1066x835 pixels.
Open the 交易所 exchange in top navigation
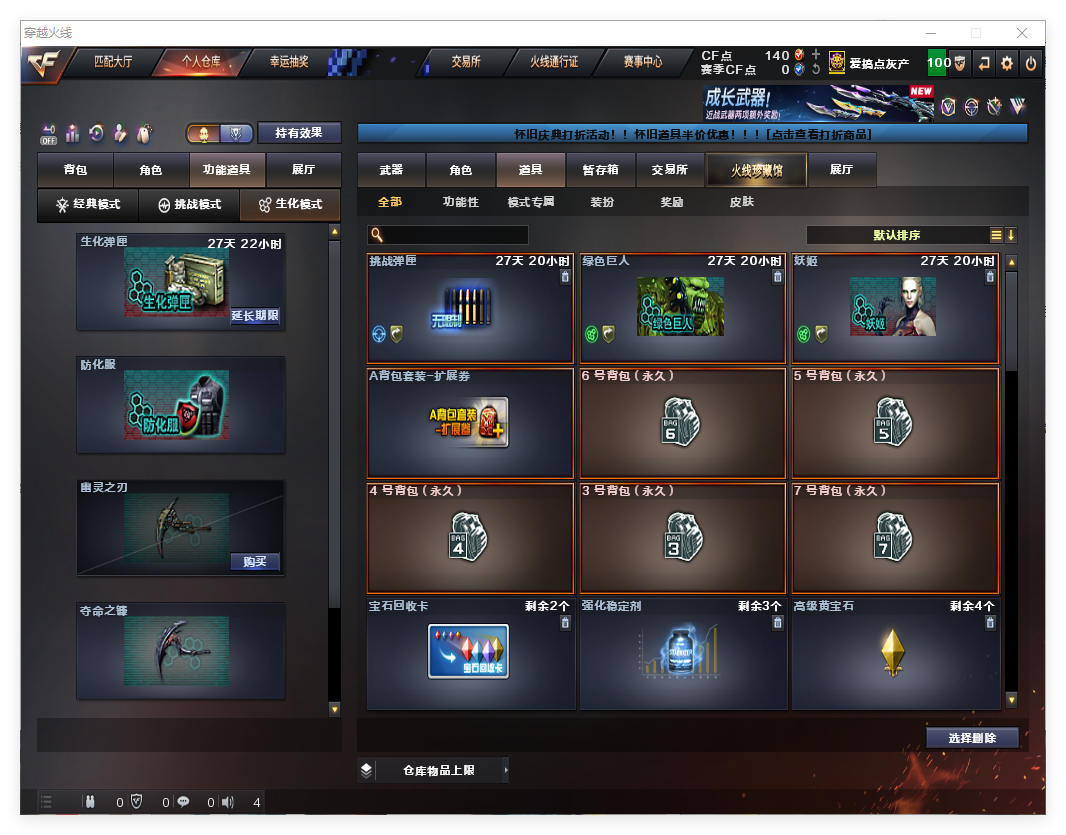coord(465,62)
